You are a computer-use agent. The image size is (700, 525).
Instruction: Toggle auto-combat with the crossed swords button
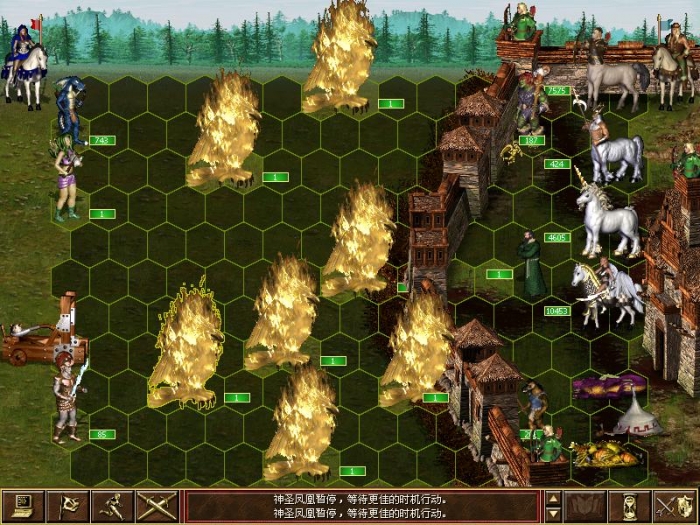(157, 506)
